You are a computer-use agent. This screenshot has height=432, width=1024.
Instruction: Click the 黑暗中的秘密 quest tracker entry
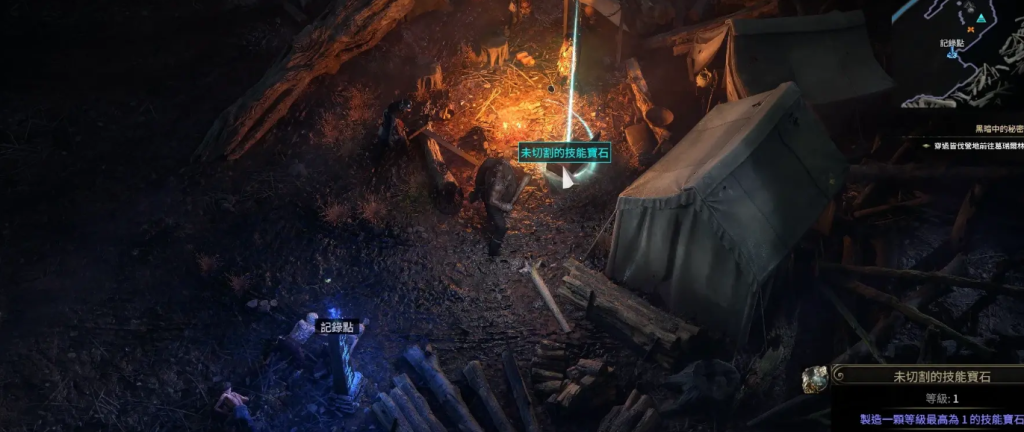point(998,129)
